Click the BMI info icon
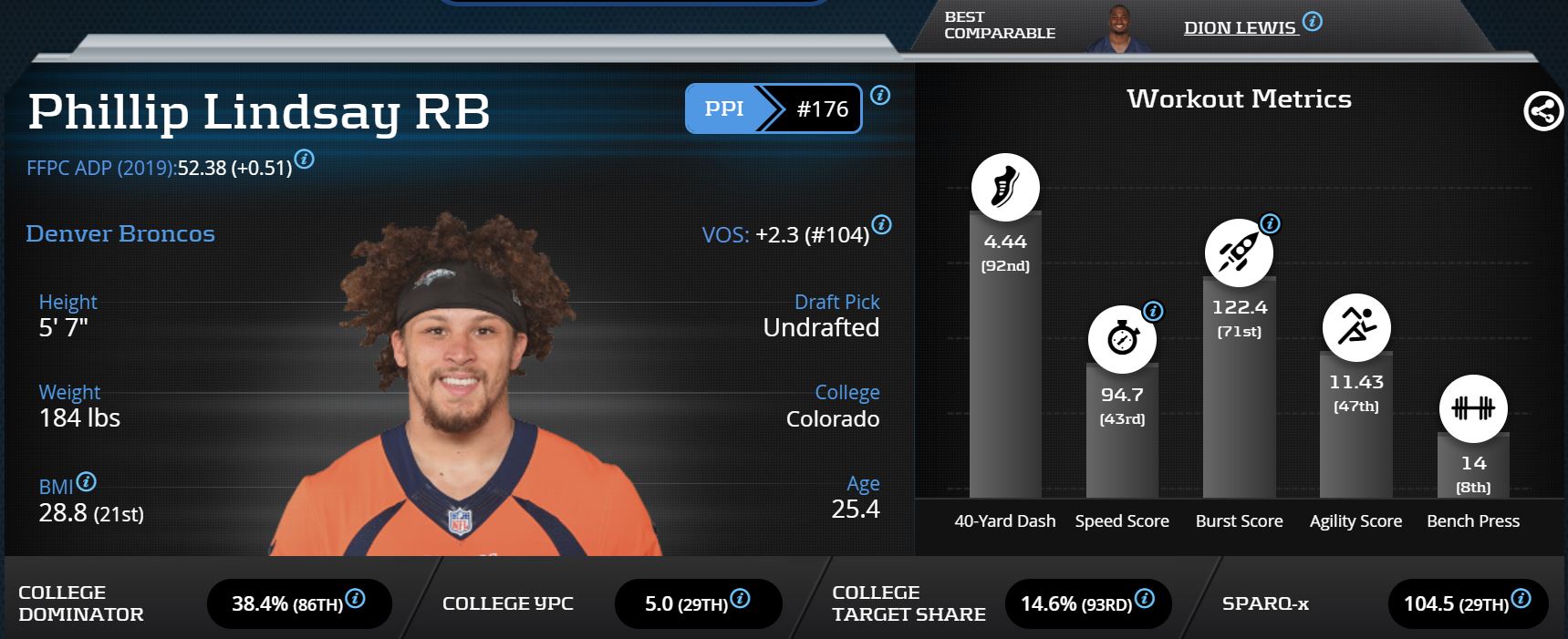The height and width of the screenshot is (639, 1568). tap(86, 481)
